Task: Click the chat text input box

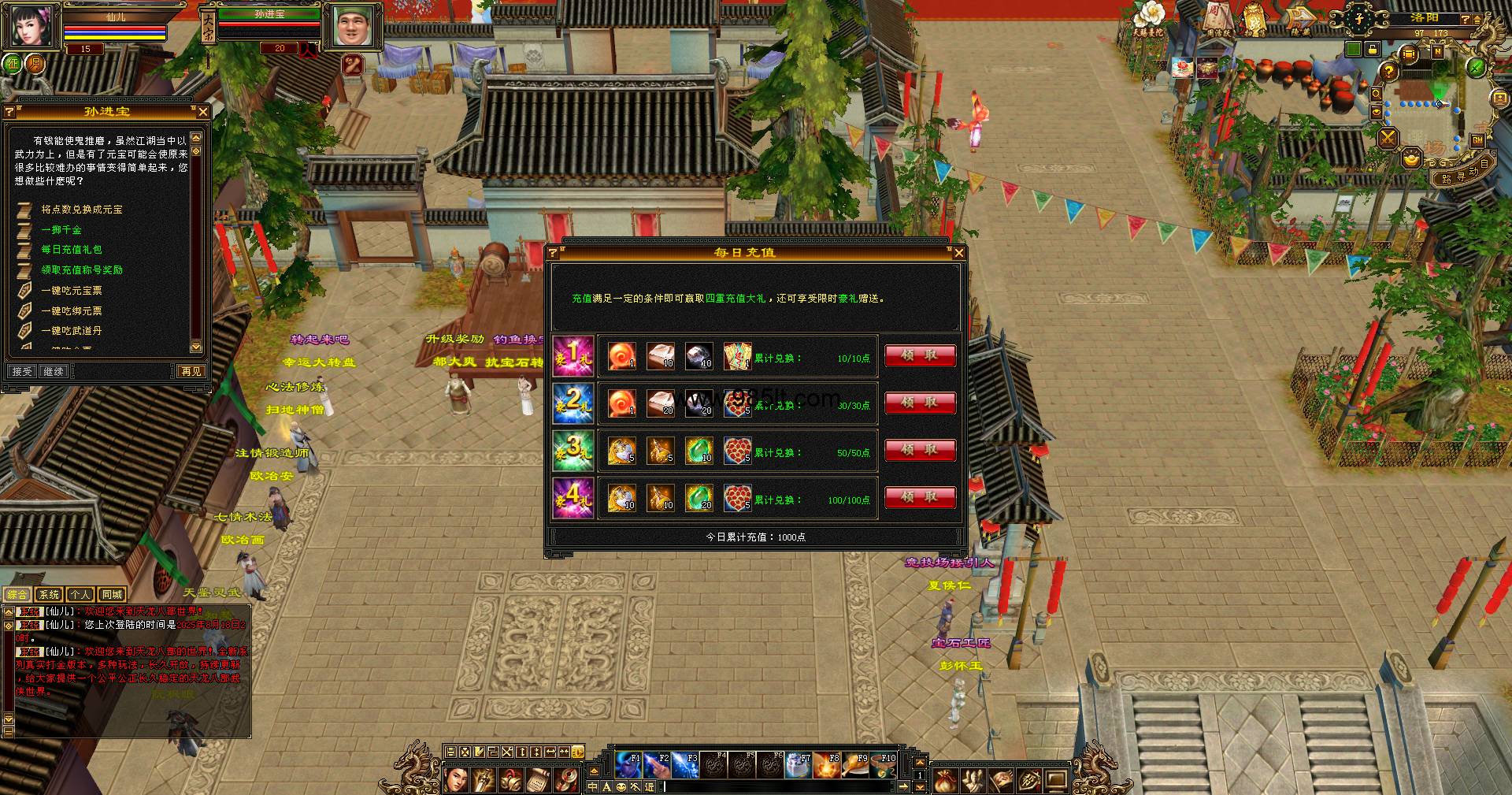Action: (780, 786)
